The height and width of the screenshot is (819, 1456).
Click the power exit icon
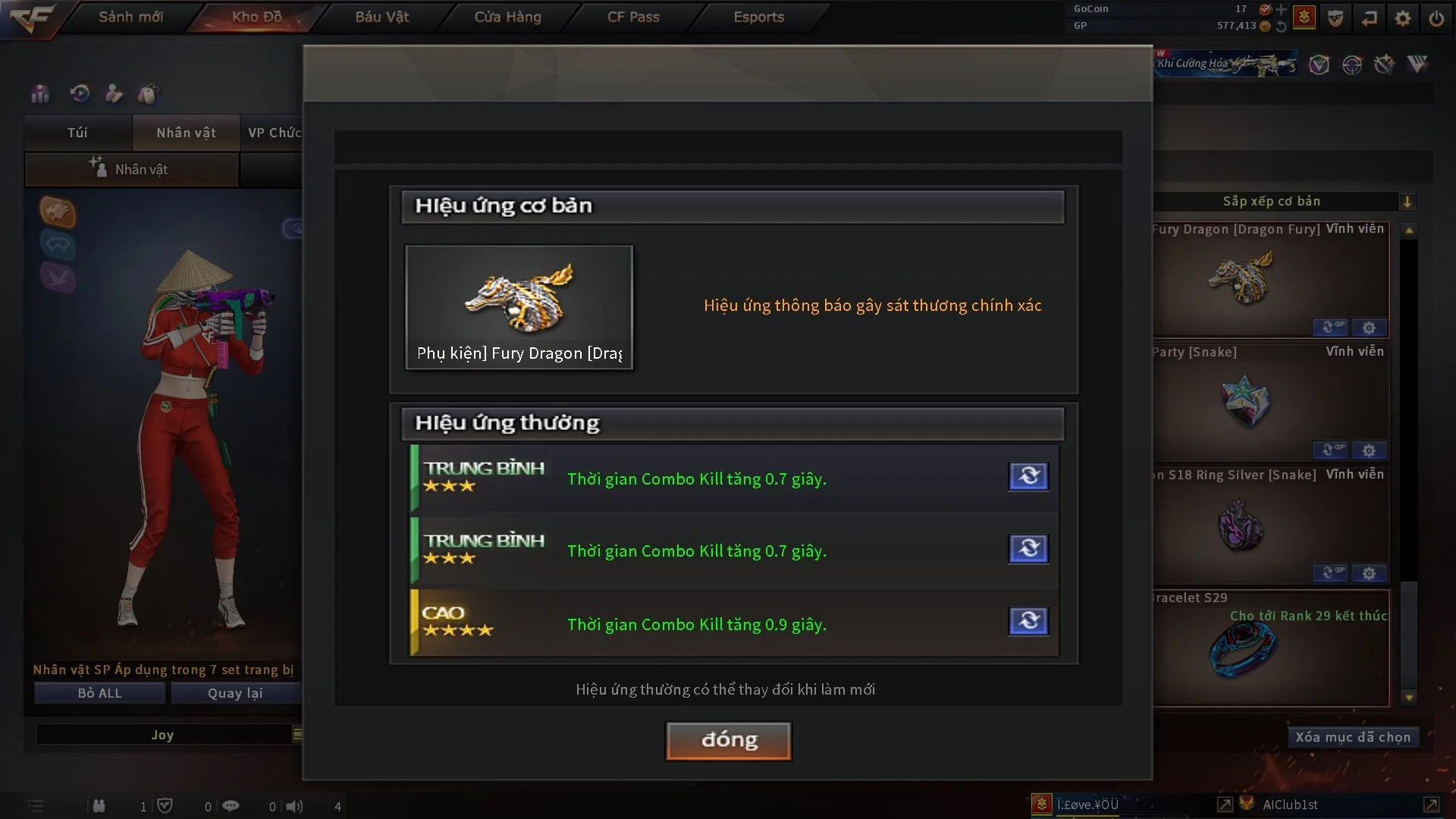pyautogui.click(x=1436, y=18)
